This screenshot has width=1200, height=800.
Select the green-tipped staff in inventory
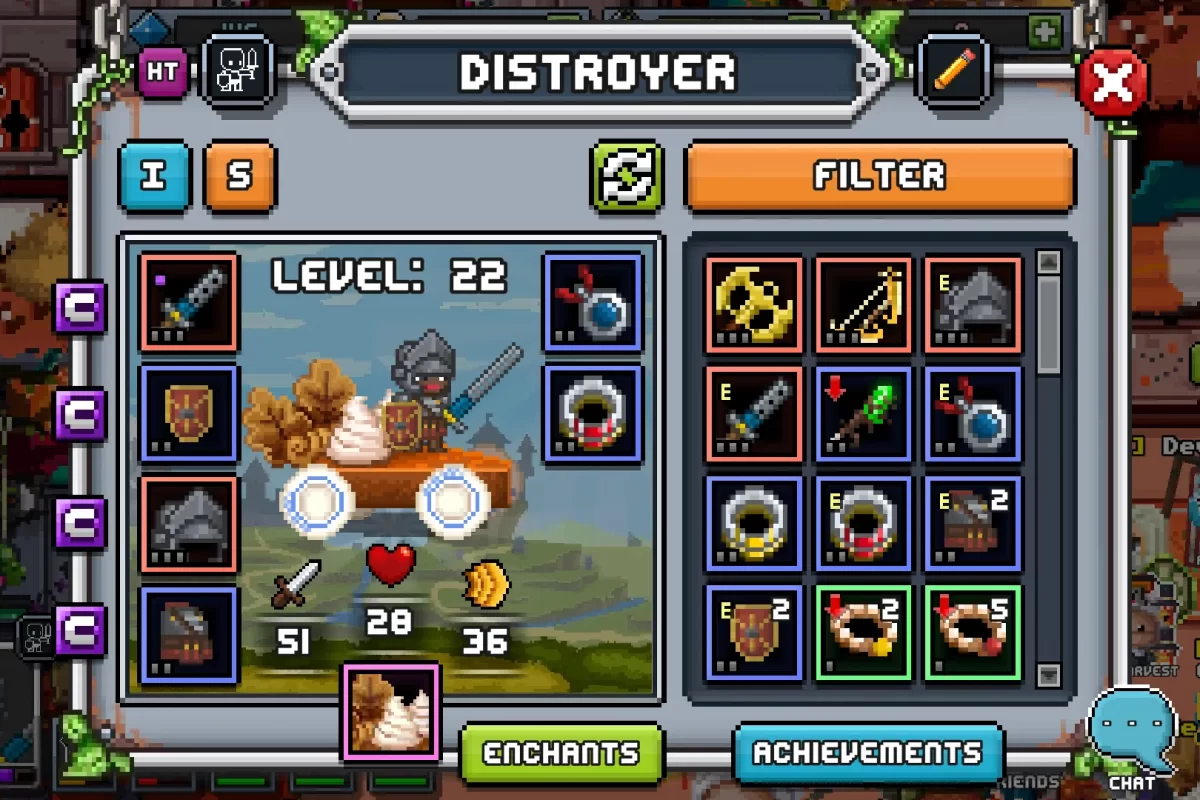[864, 414]
